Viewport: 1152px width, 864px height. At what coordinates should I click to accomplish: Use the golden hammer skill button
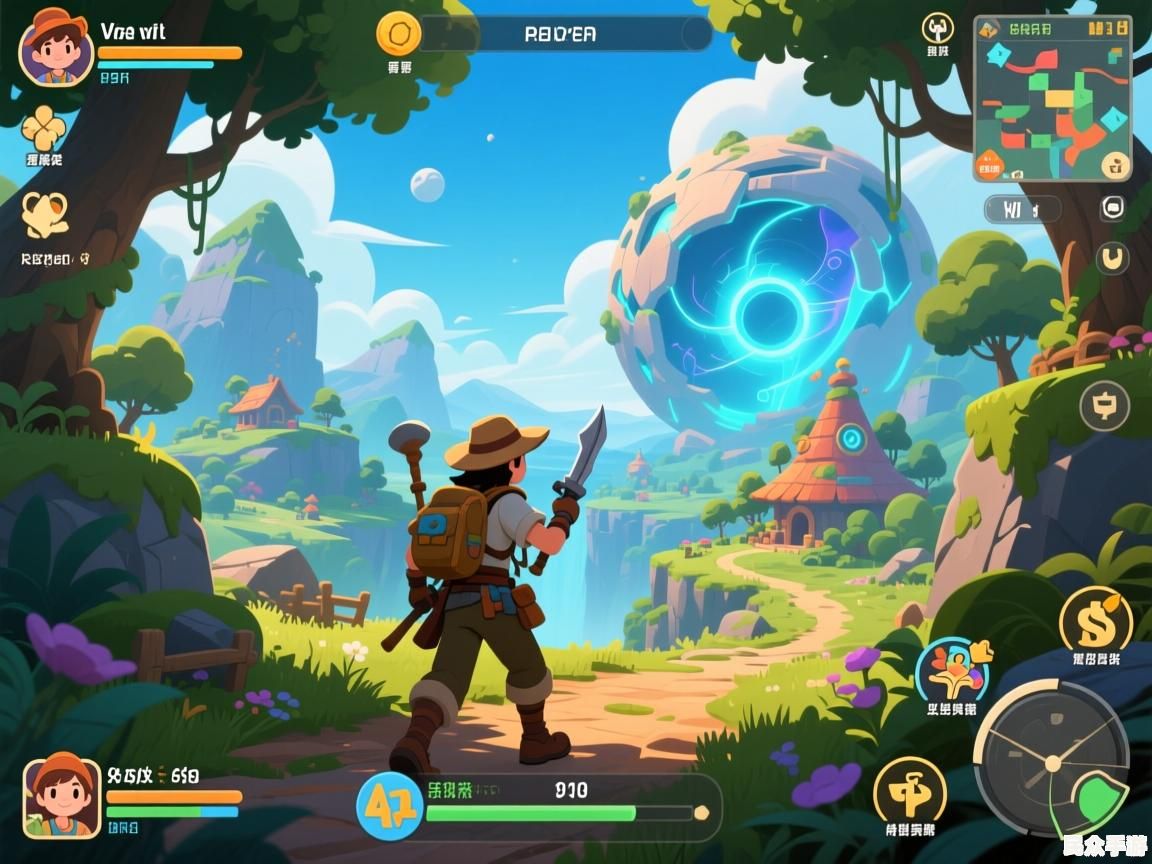pos(909,792)
